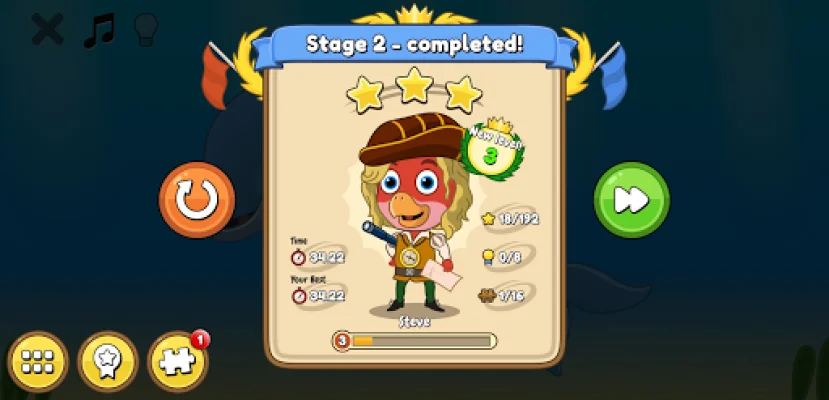Open the level select grid button
This screenshot has height=400, width=829.
click(x=38, y=362)
